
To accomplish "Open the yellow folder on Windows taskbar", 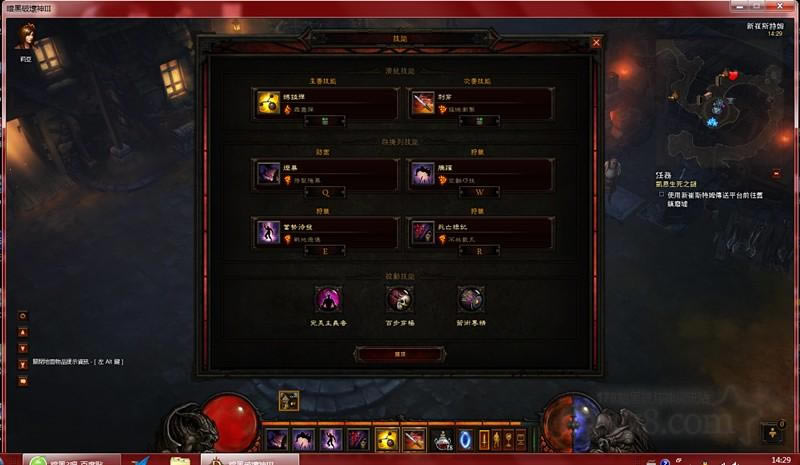I will [180, 460].
